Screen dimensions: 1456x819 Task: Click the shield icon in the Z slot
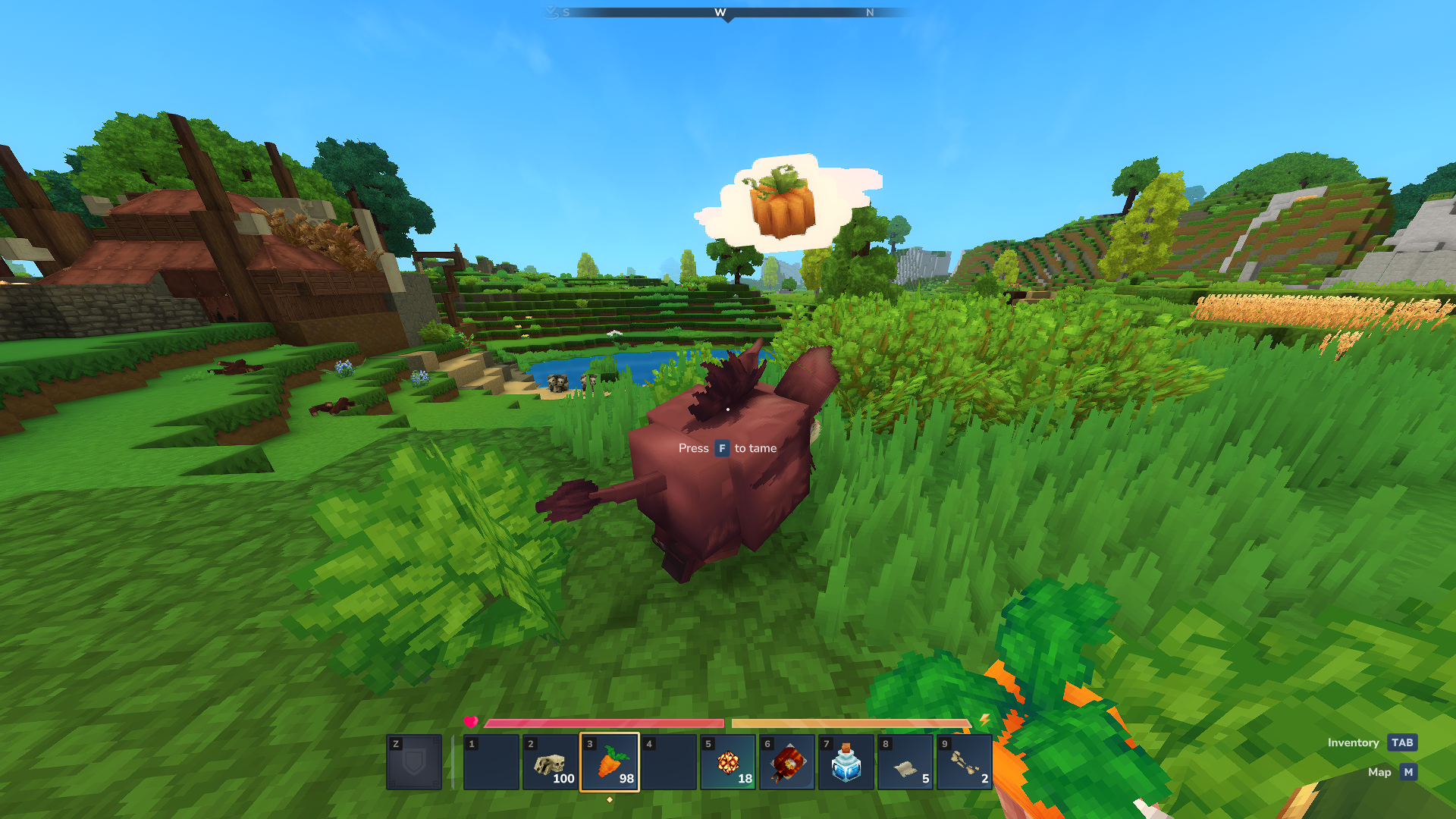tap(413, 761)
